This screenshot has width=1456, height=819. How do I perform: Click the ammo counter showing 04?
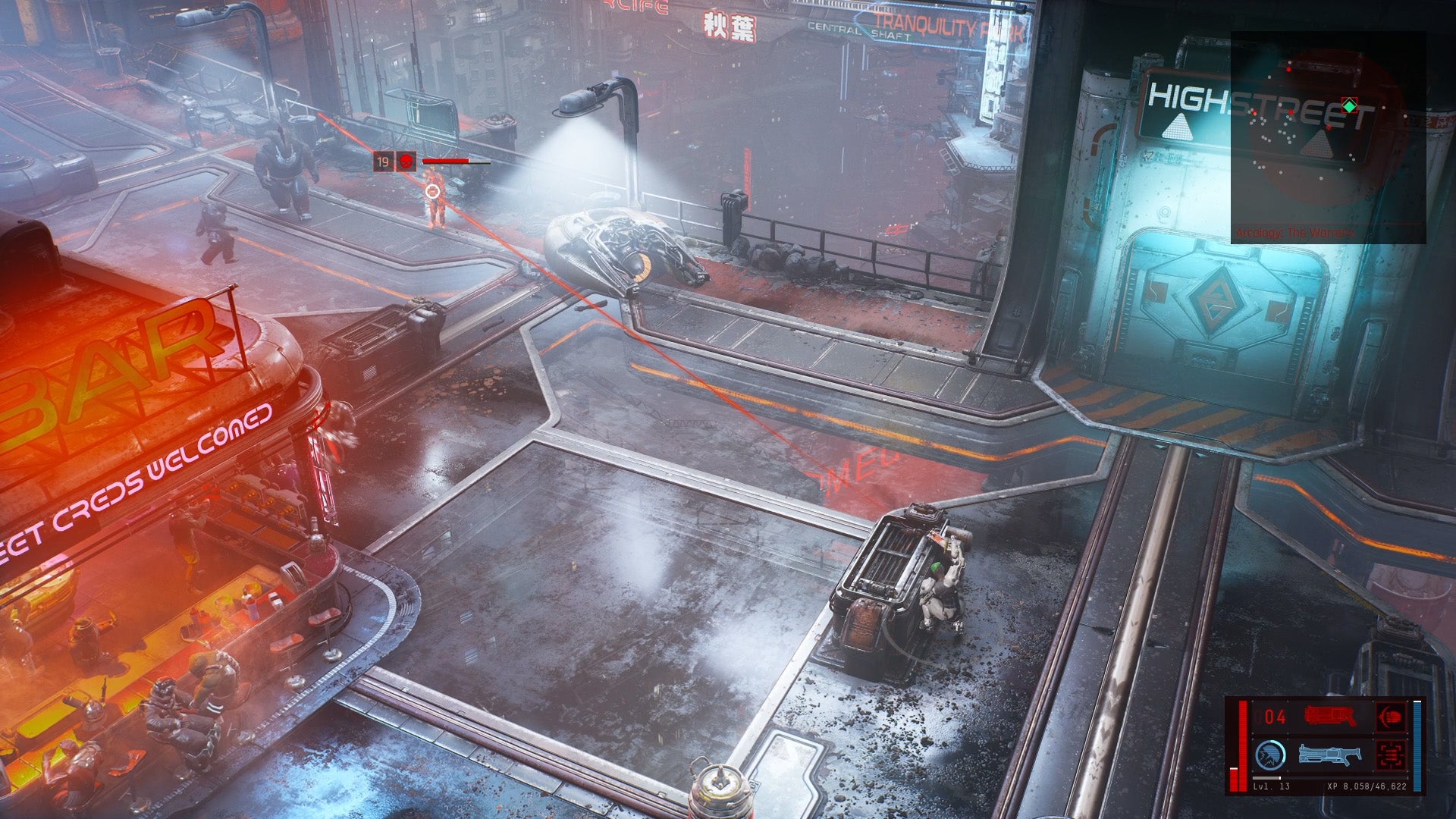tap(1275, 716)
